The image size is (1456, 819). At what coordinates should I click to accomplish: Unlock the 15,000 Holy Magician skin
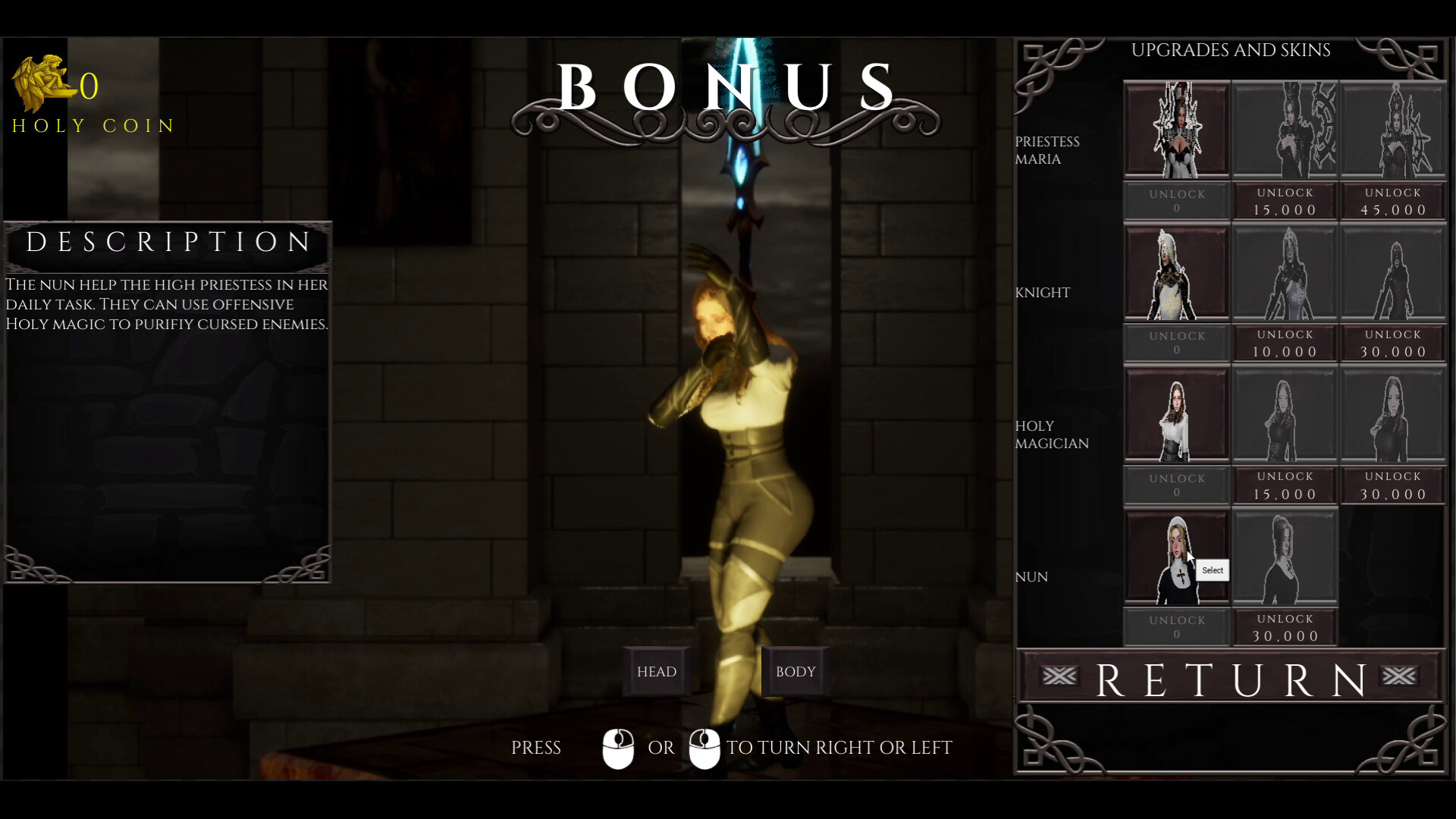pyautogui.click(x=1285, y=485)
